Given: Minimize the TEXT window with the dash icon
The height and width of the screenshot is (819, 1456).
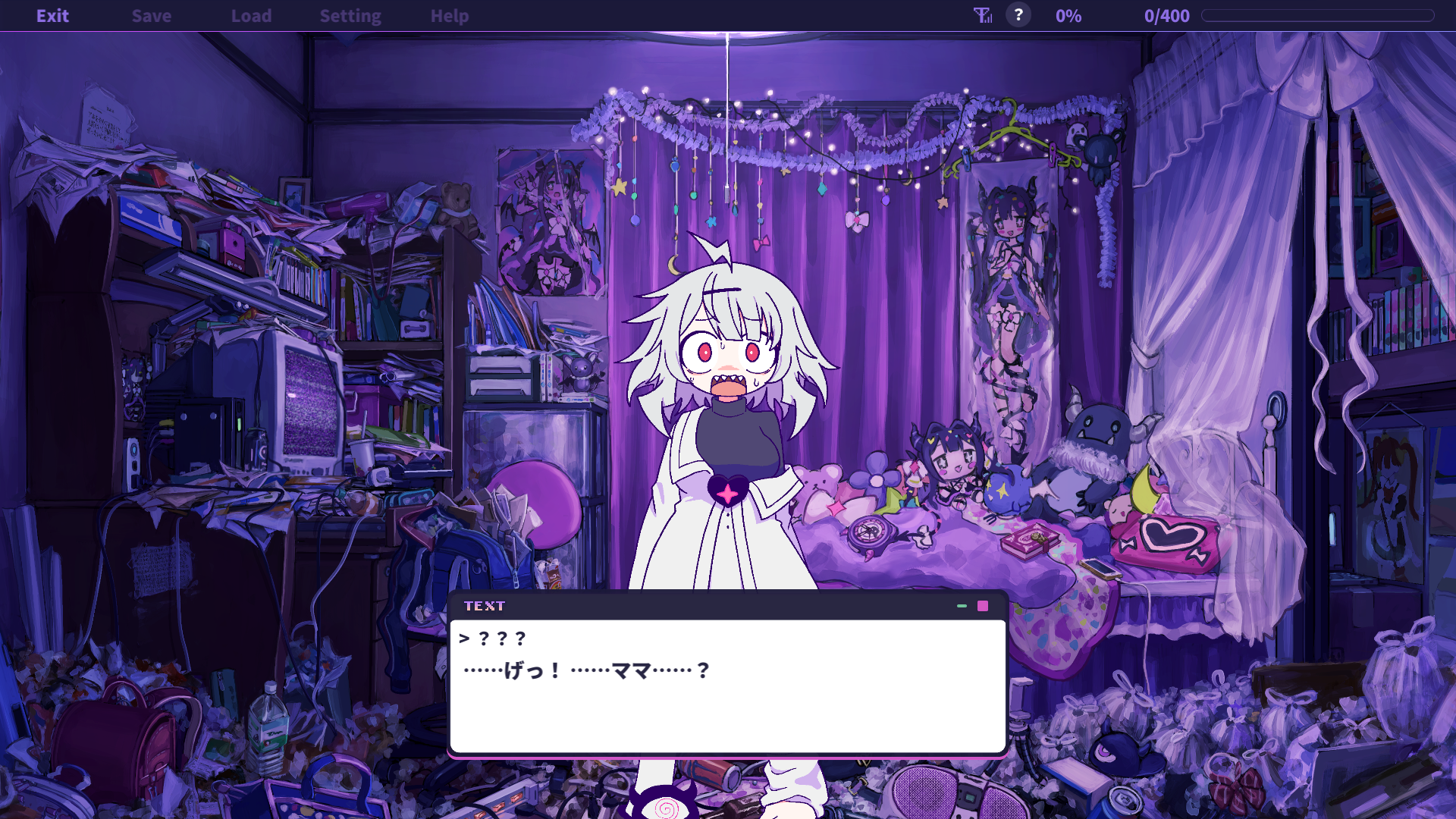Looking at the screenshot, I should pyautogui.click(x=961, y=607).
